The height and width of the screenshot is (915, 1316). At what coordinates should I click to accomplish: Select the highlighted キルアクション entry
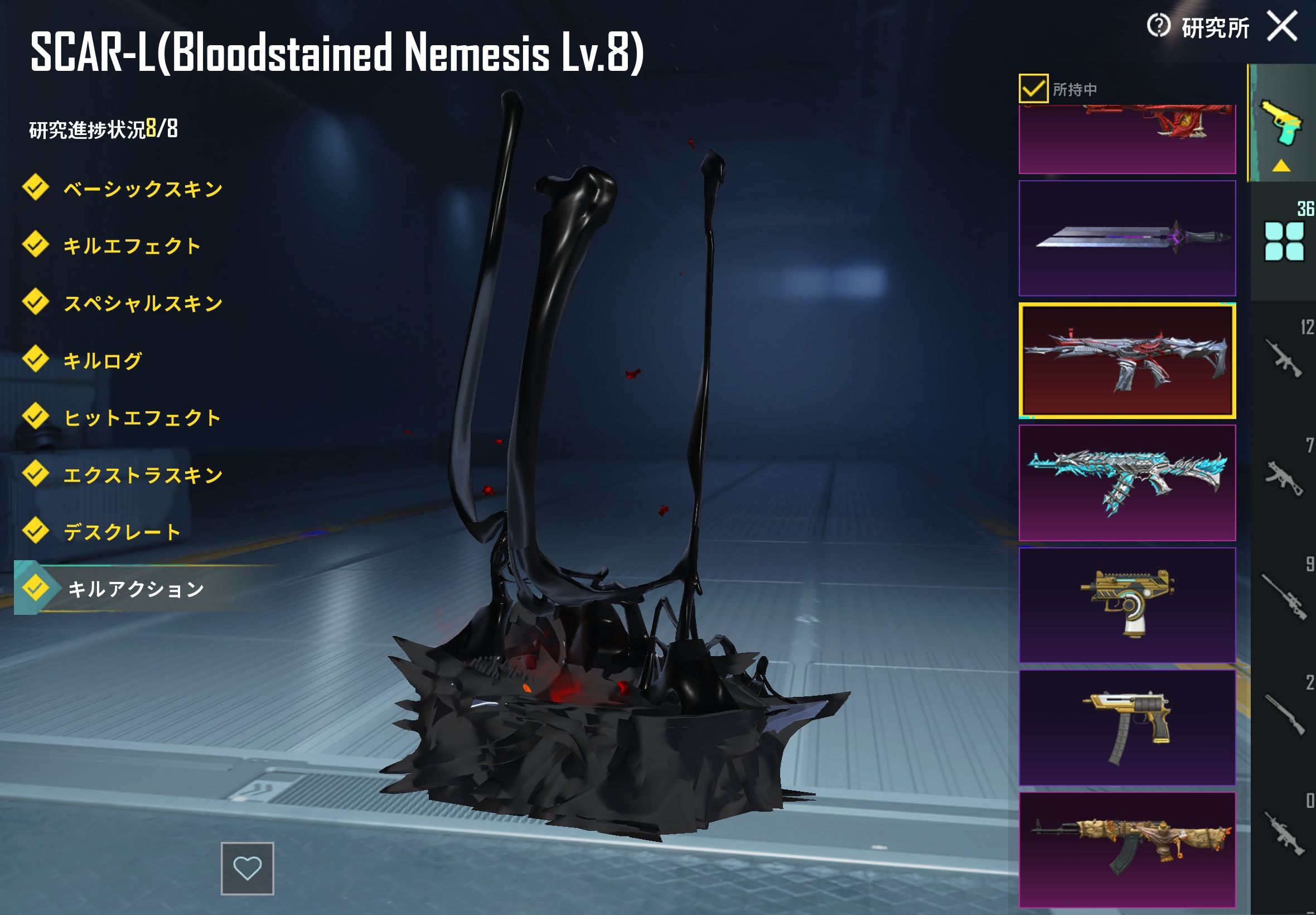135,589
